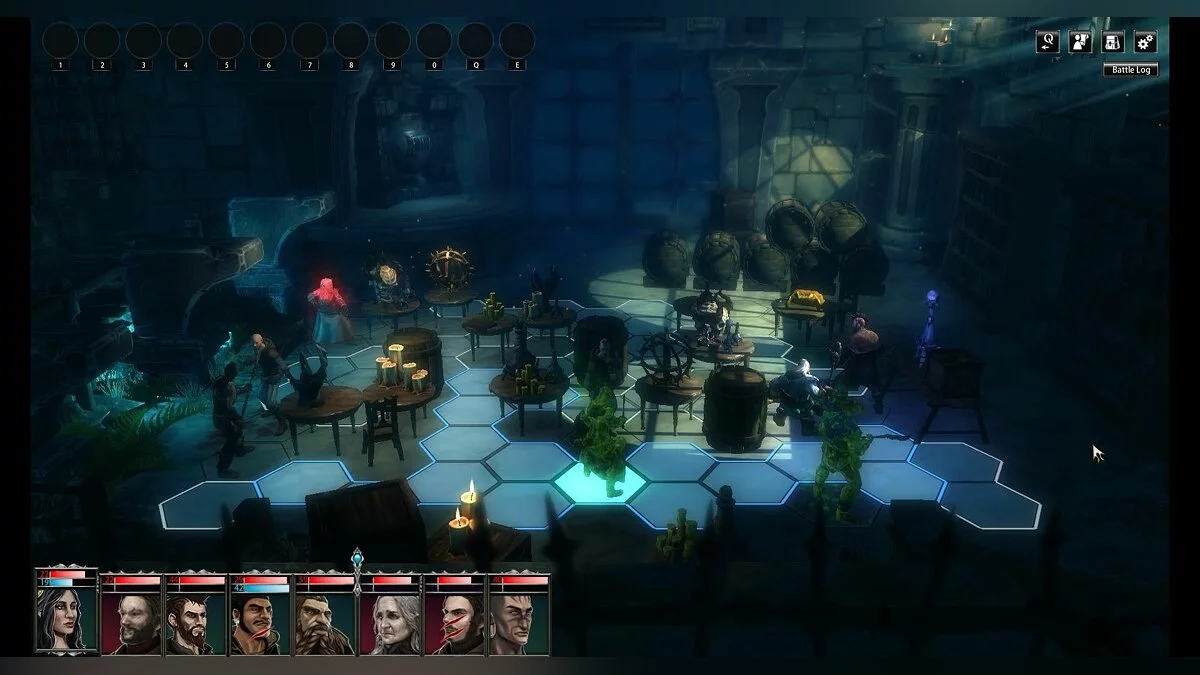The height and width of the screenshot is (675, 1200).
Task: Select the dark-haired woman portrait
Action: click(66, 620)
